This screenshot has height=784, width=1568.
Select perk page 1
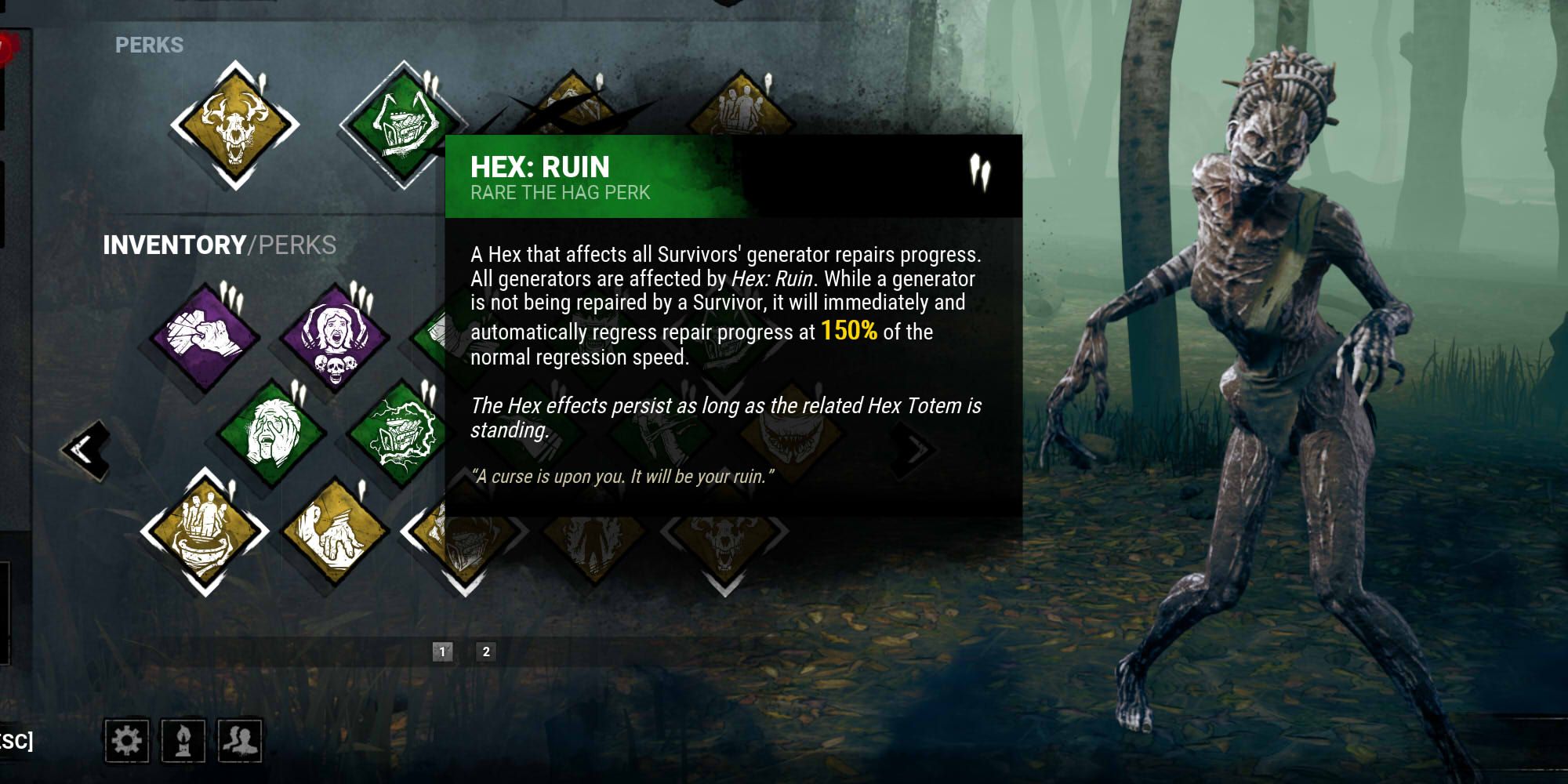pyautogui.click(x=442, y=649)
